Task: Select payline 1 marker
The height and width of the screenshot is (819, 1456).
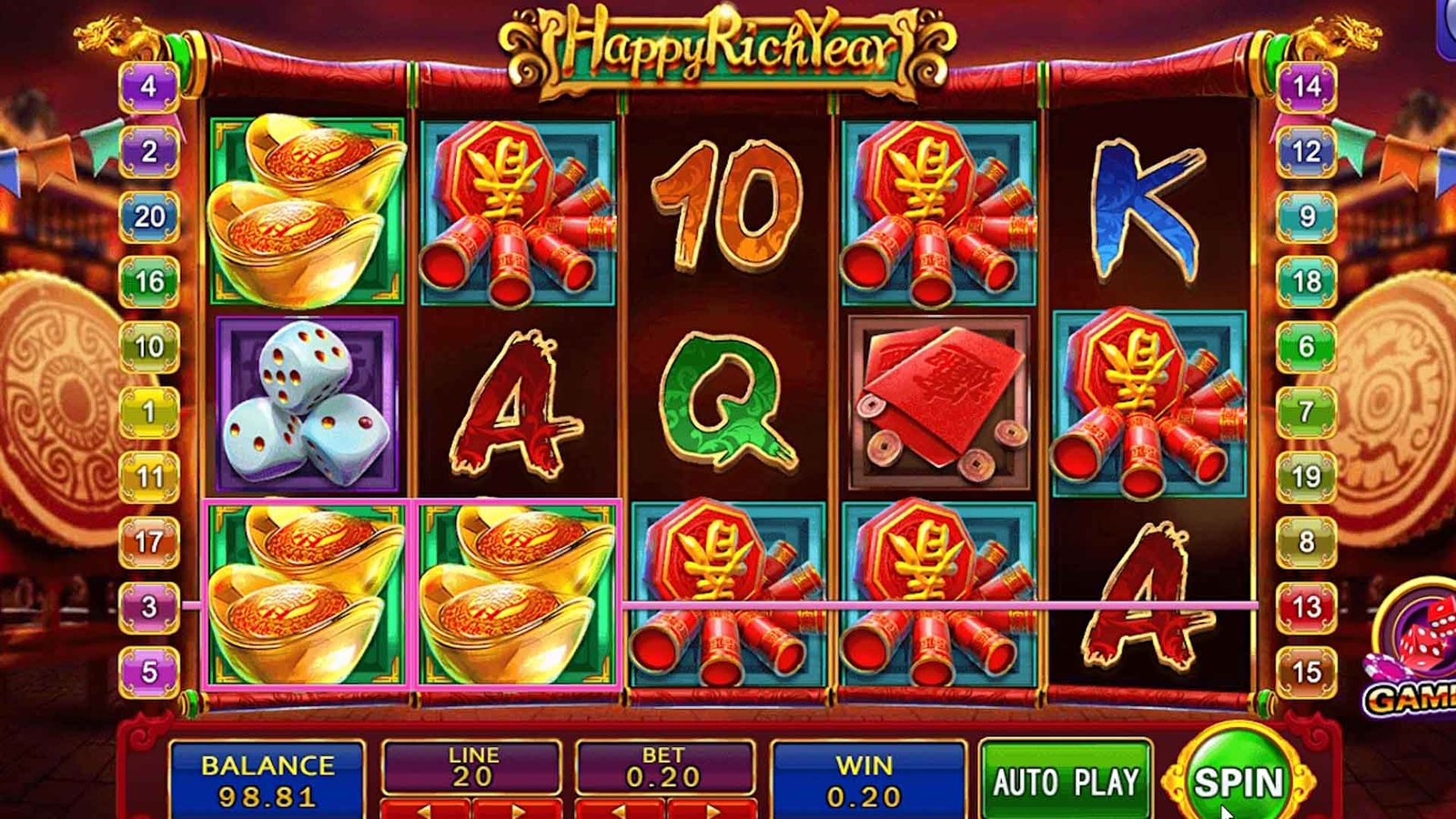Action: 149,411
